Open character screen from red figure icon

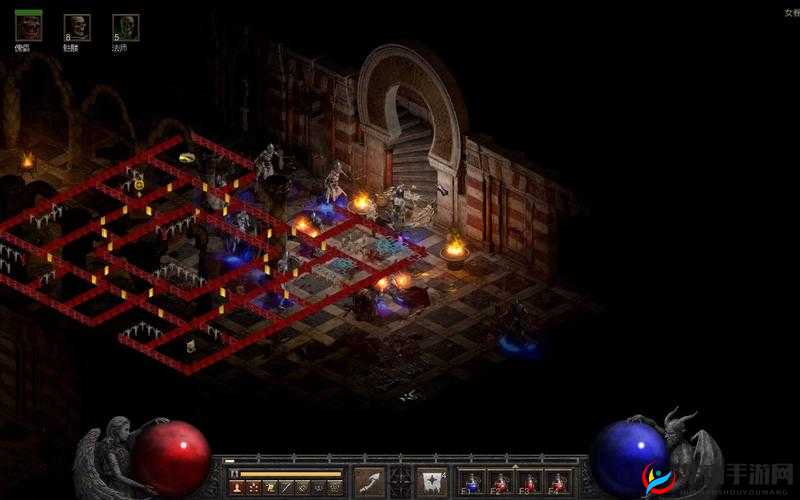point(237,487)
